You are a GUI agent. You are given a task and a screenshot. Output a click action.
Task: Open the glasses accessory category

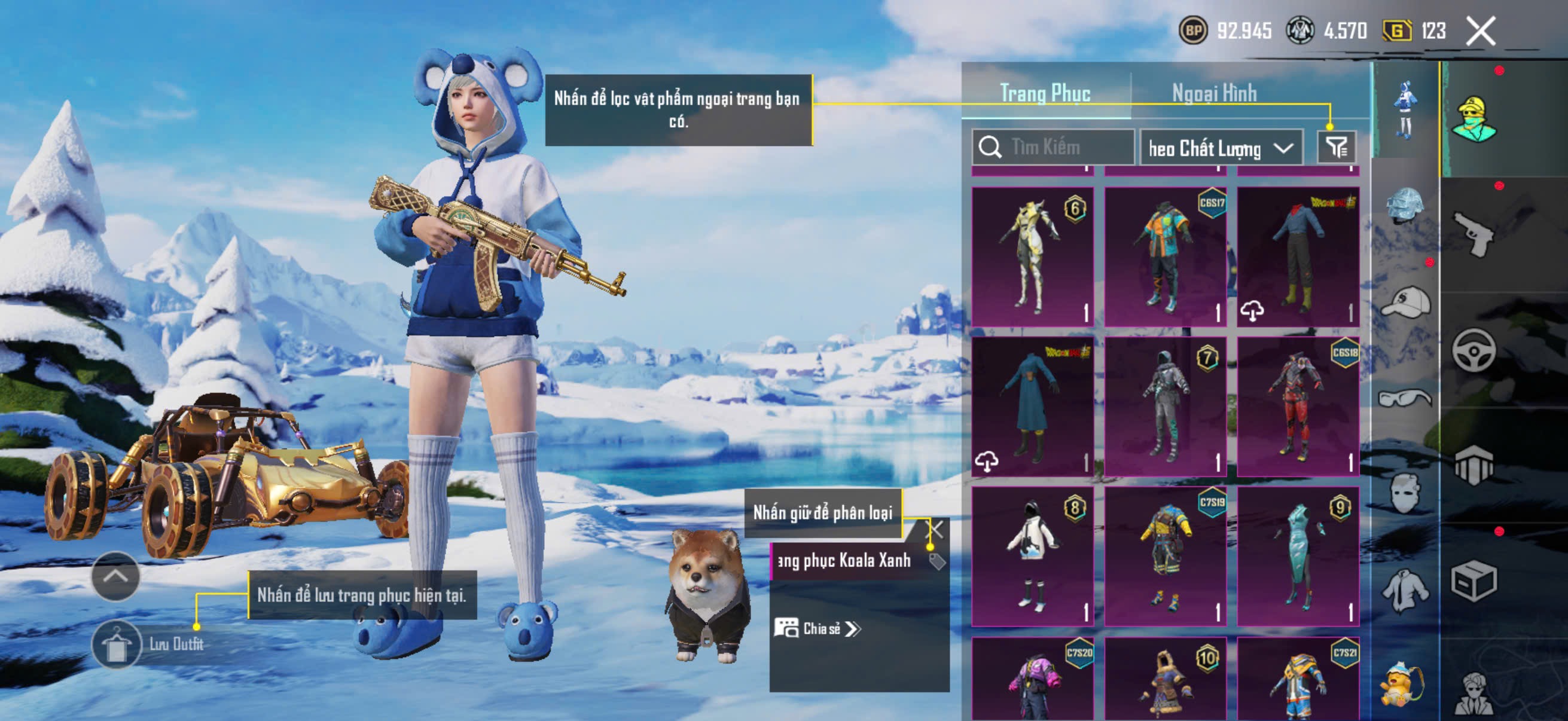coord(1405,399)
